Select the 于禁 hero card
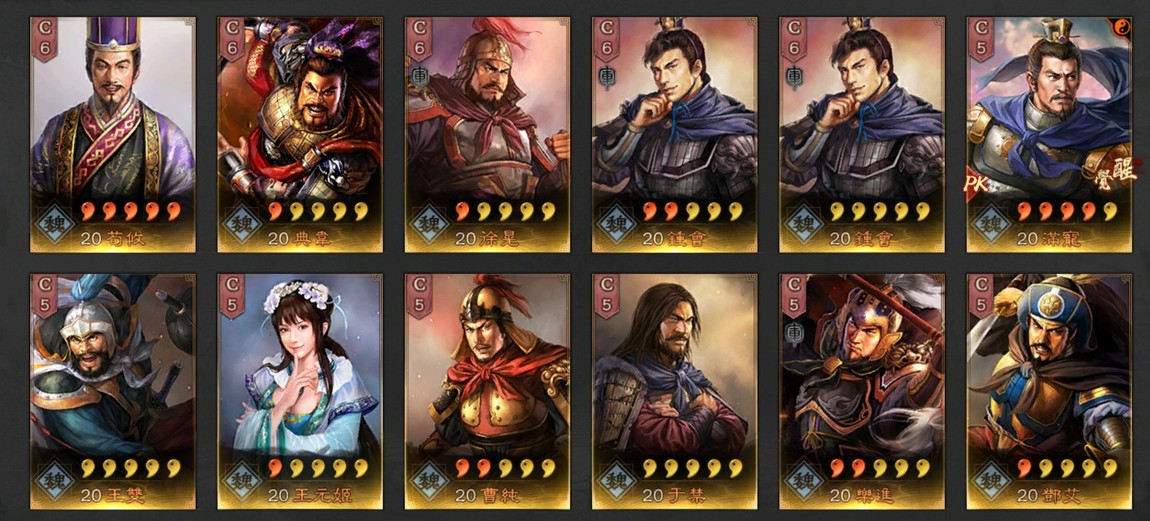Image resolution: width=1150 pixels, height=521 pixels. click(674, 391)
